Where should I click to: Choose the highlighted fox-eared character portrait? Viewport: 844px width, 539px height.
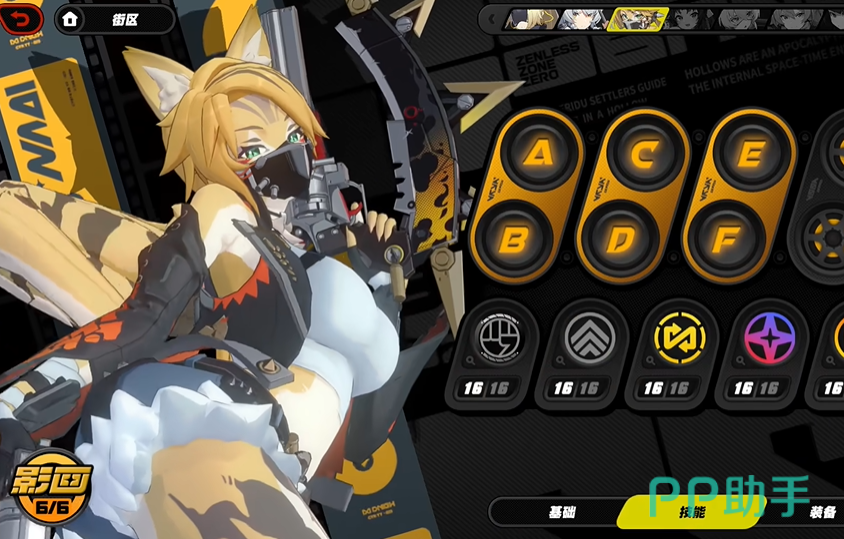pos(638,18)
